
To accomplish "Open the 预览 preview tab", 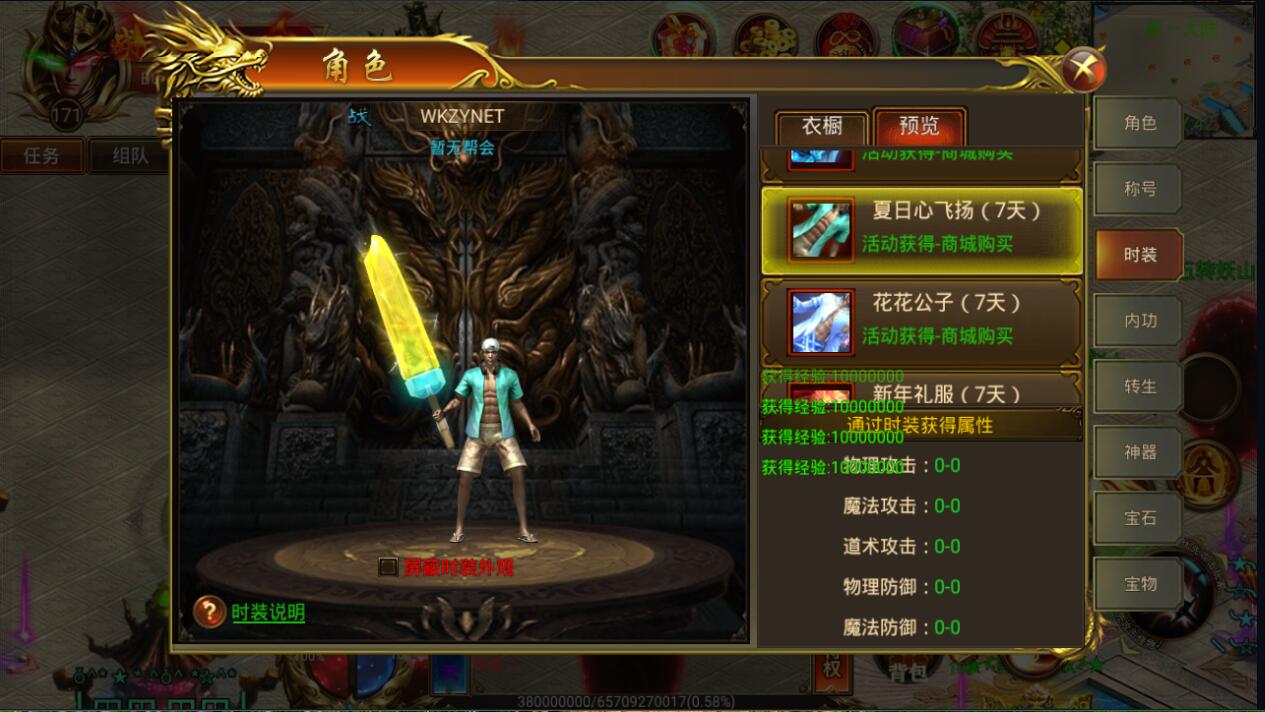I will [x=919, y=127].
